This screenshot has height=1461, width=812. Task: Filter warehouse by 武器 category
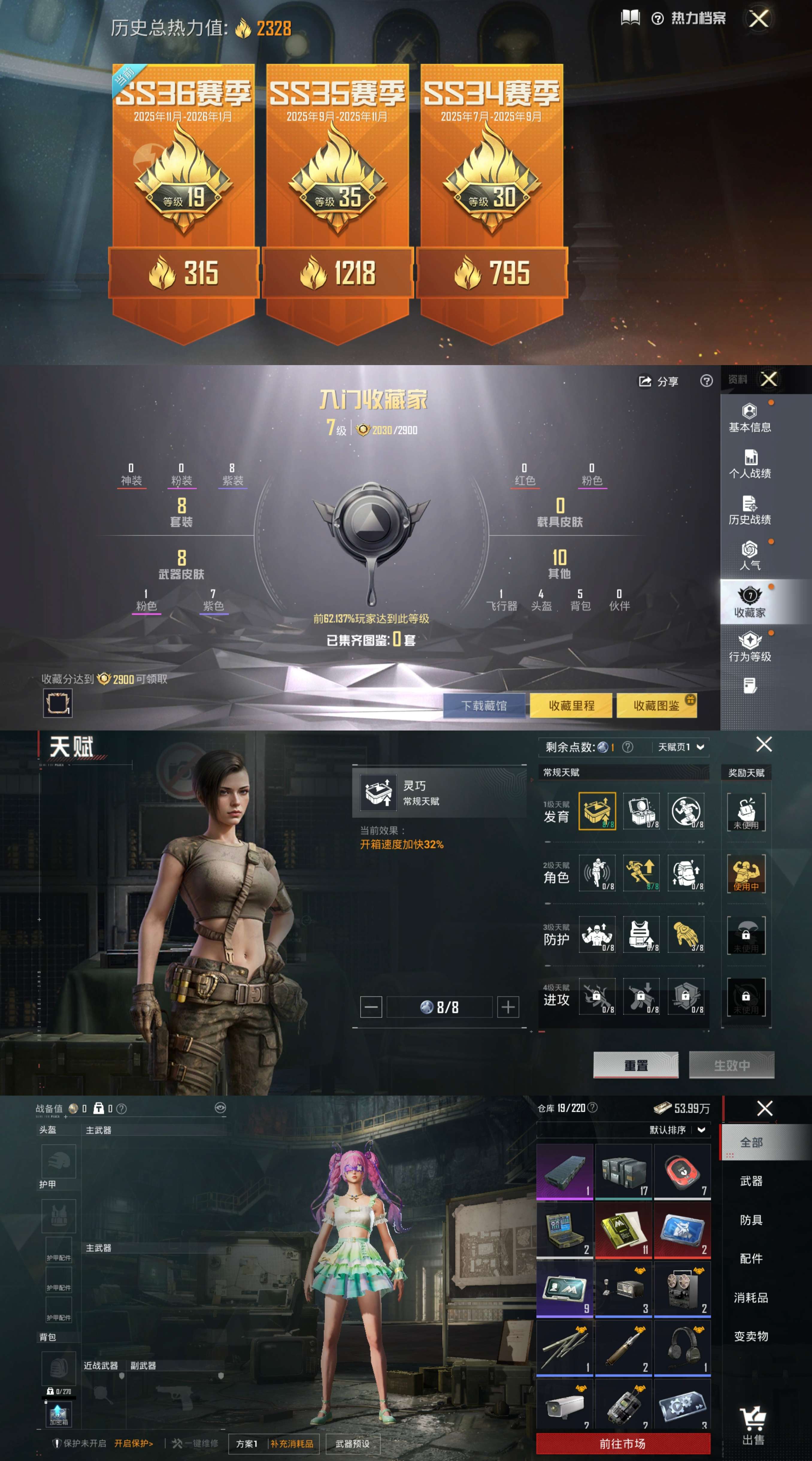tap(751, 1181)
